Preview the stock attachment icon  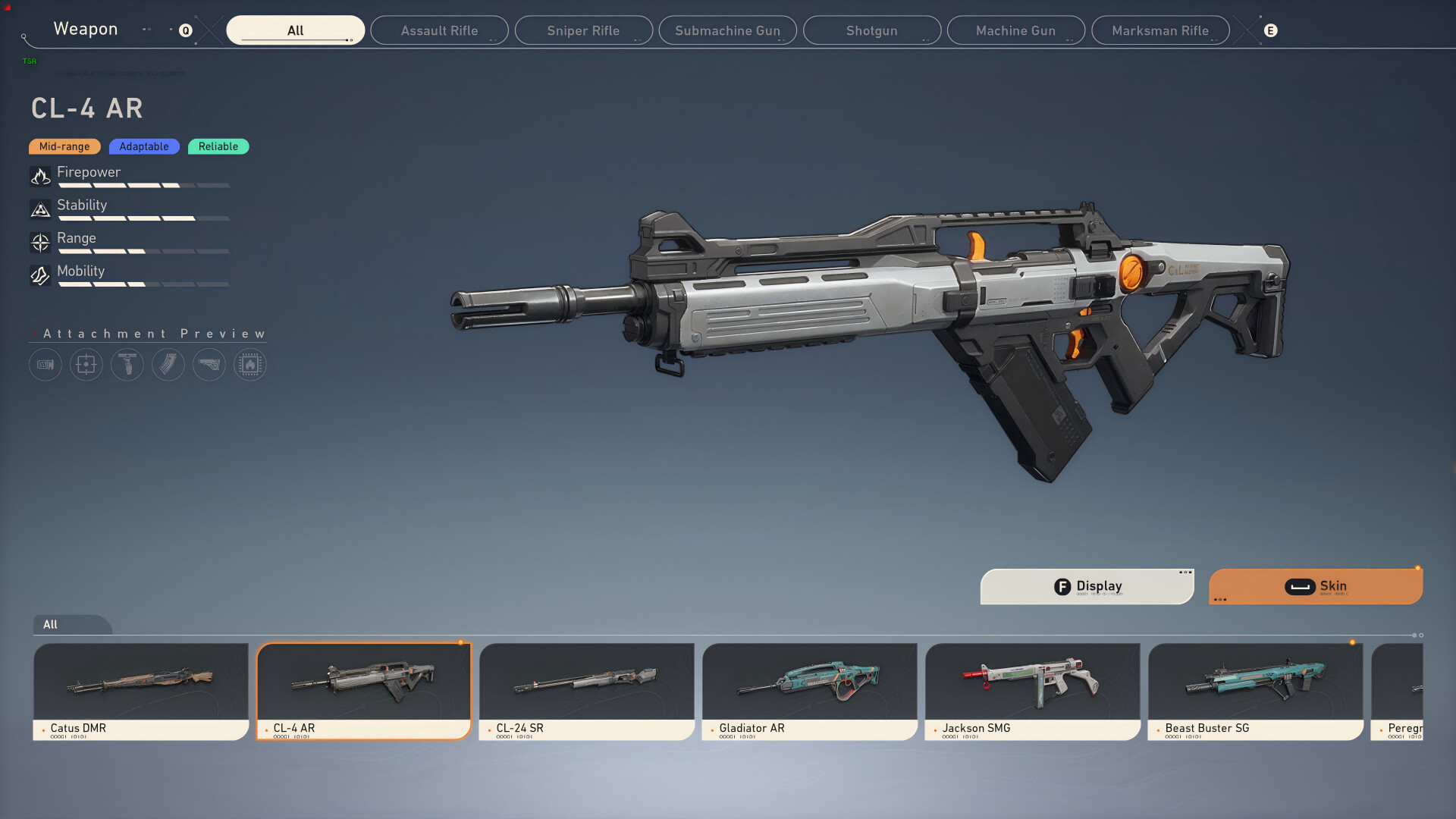coord(209,365)
